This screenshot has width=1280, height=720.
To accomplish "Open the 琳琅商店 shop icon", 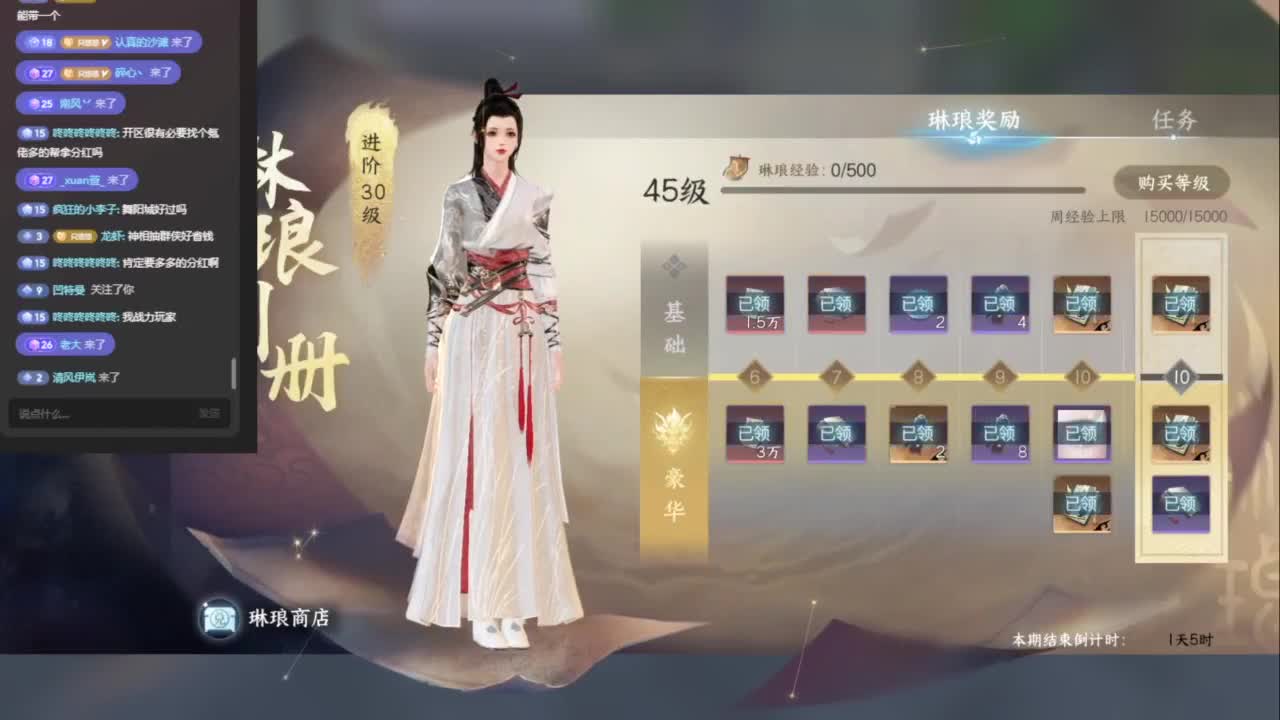I will click(218, 618).
